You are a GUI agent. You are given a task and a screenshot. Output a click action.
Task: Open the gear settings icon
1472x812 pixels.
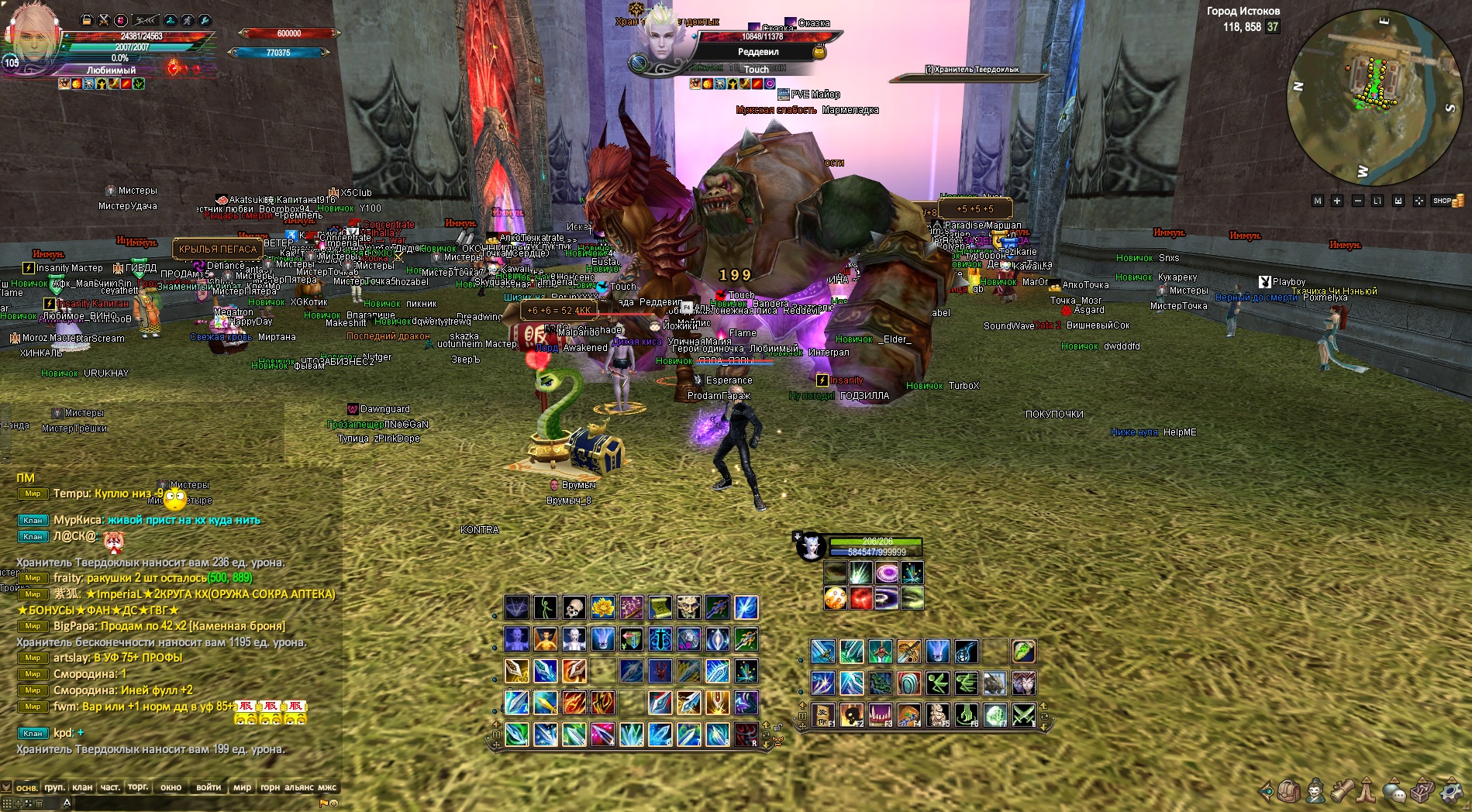(x=1451, y=792)
